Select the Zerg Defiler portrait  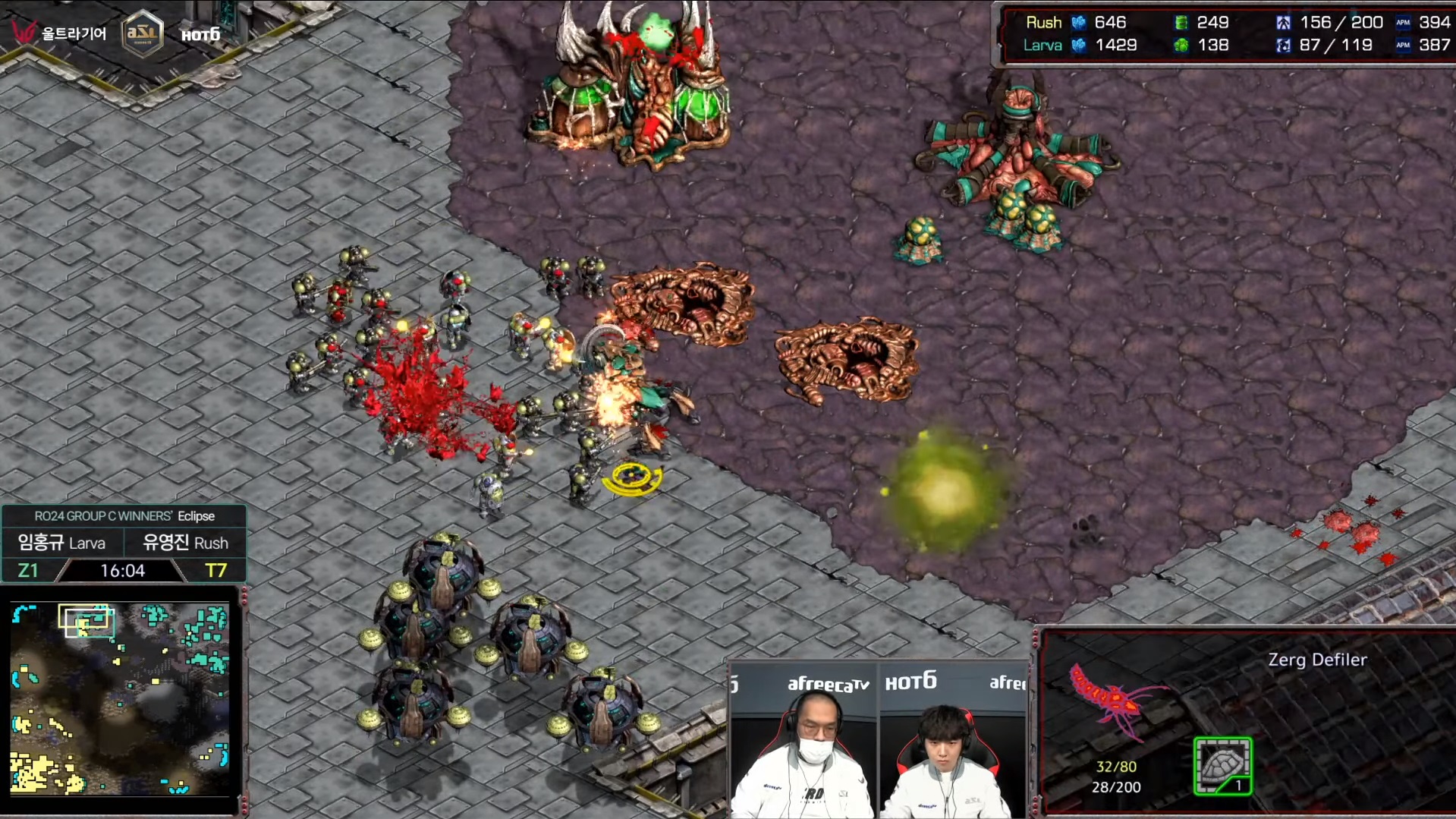(1114, 700)
